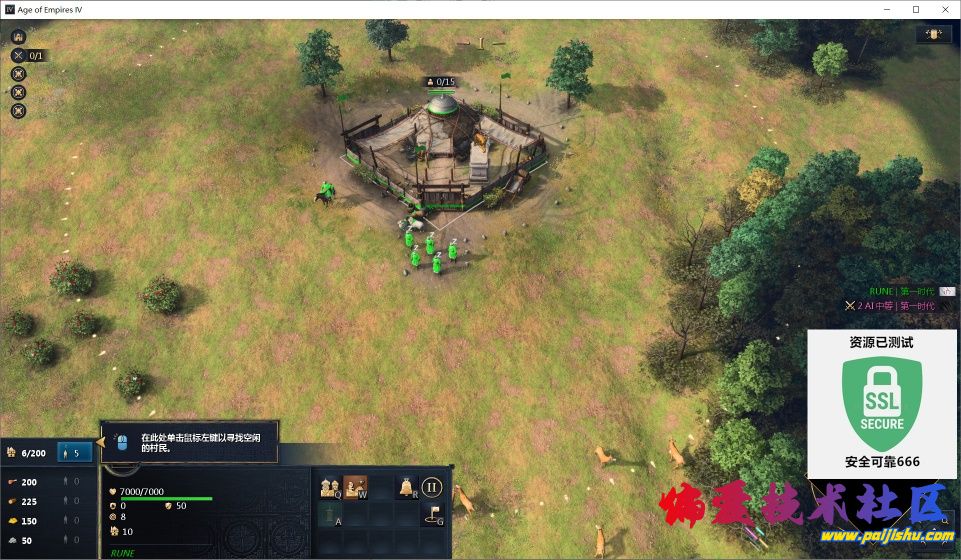Click the idle villagers button showing 5
This screenshot has width=961, height=560.
[75, 452]
